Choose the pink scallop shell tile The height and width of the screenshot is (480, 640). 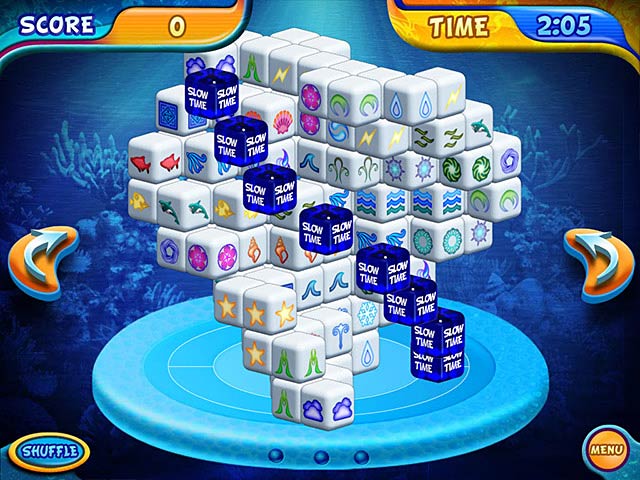(284, 121)
